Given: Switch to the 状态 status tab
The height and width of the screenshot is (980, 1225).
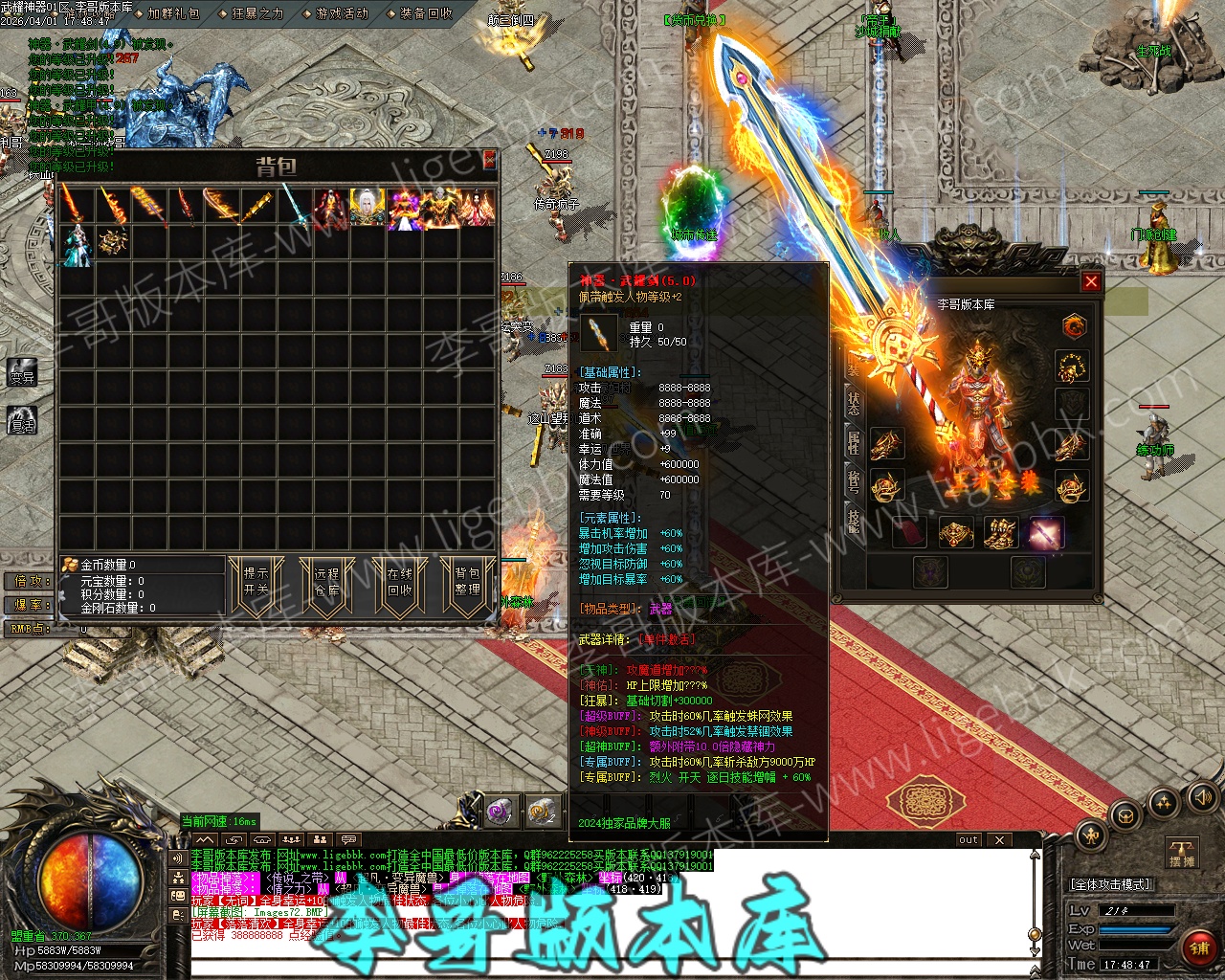Looking at the screenshot, I should tap(853, 404).
